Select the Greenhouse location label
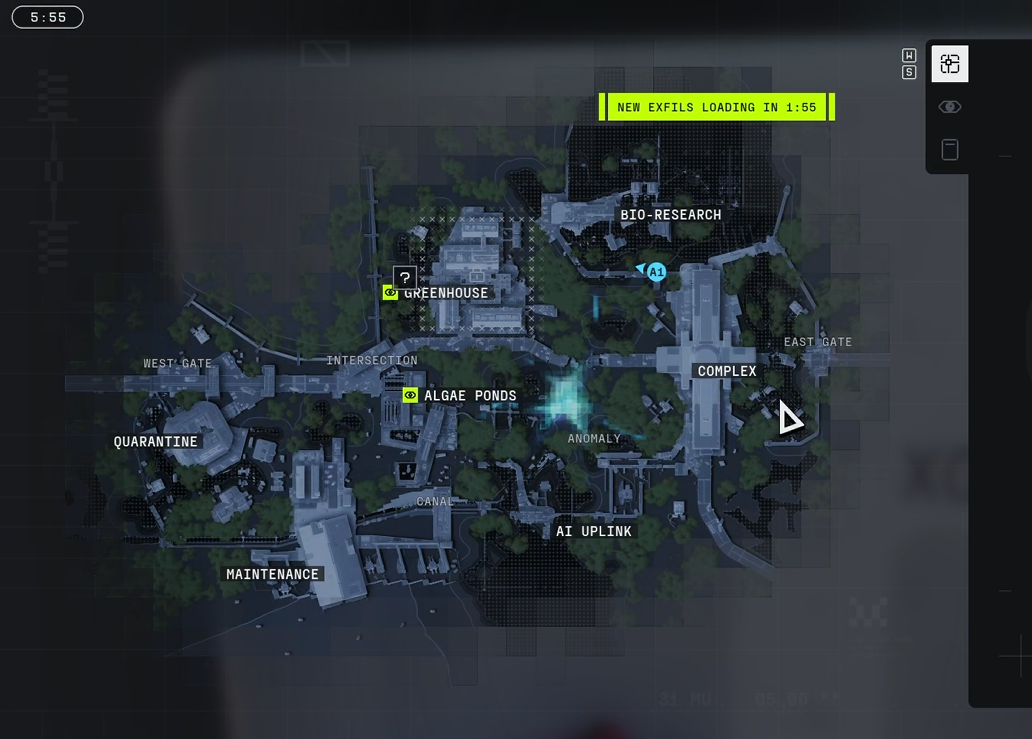 click(446, 293)
